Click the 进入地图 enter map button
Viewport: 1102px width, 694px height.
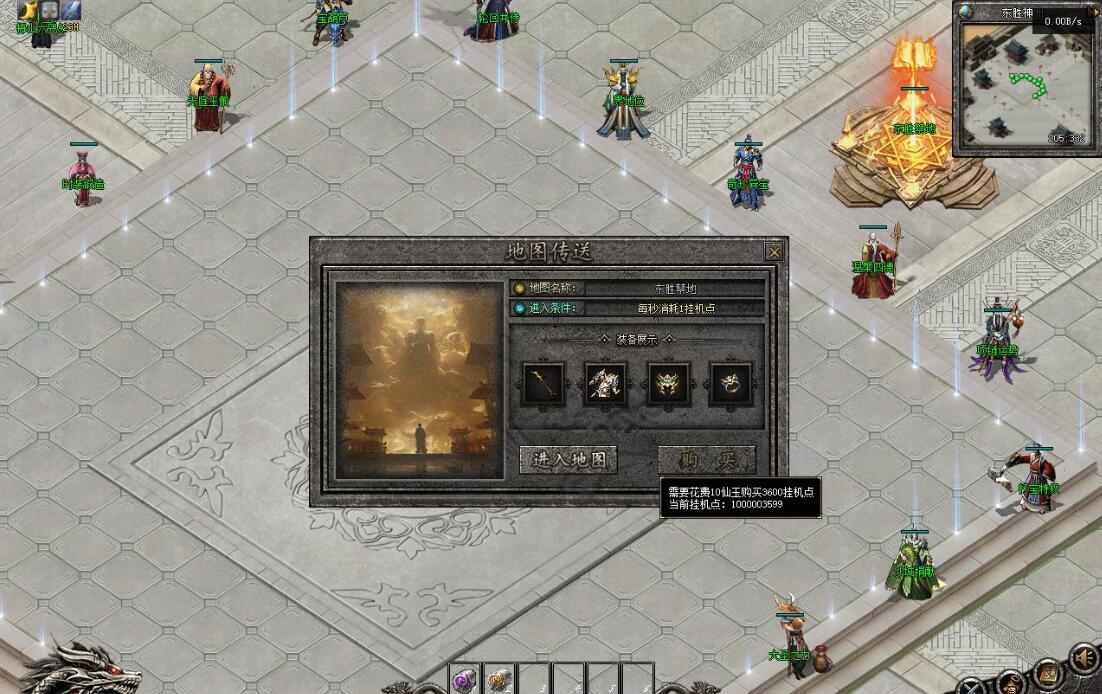click(x=568, y=460)
